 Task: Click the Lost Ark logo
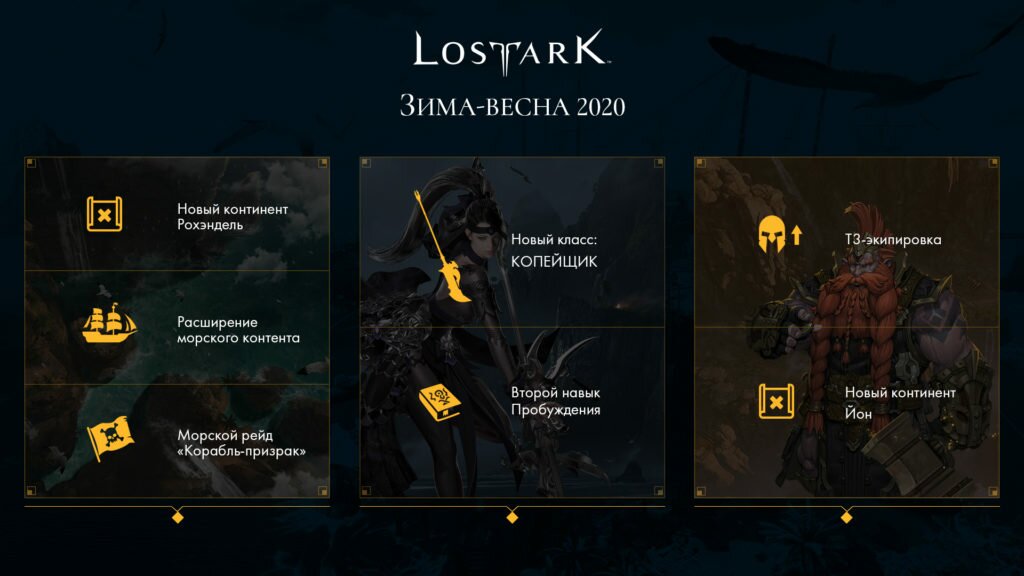tap(511, 52)
